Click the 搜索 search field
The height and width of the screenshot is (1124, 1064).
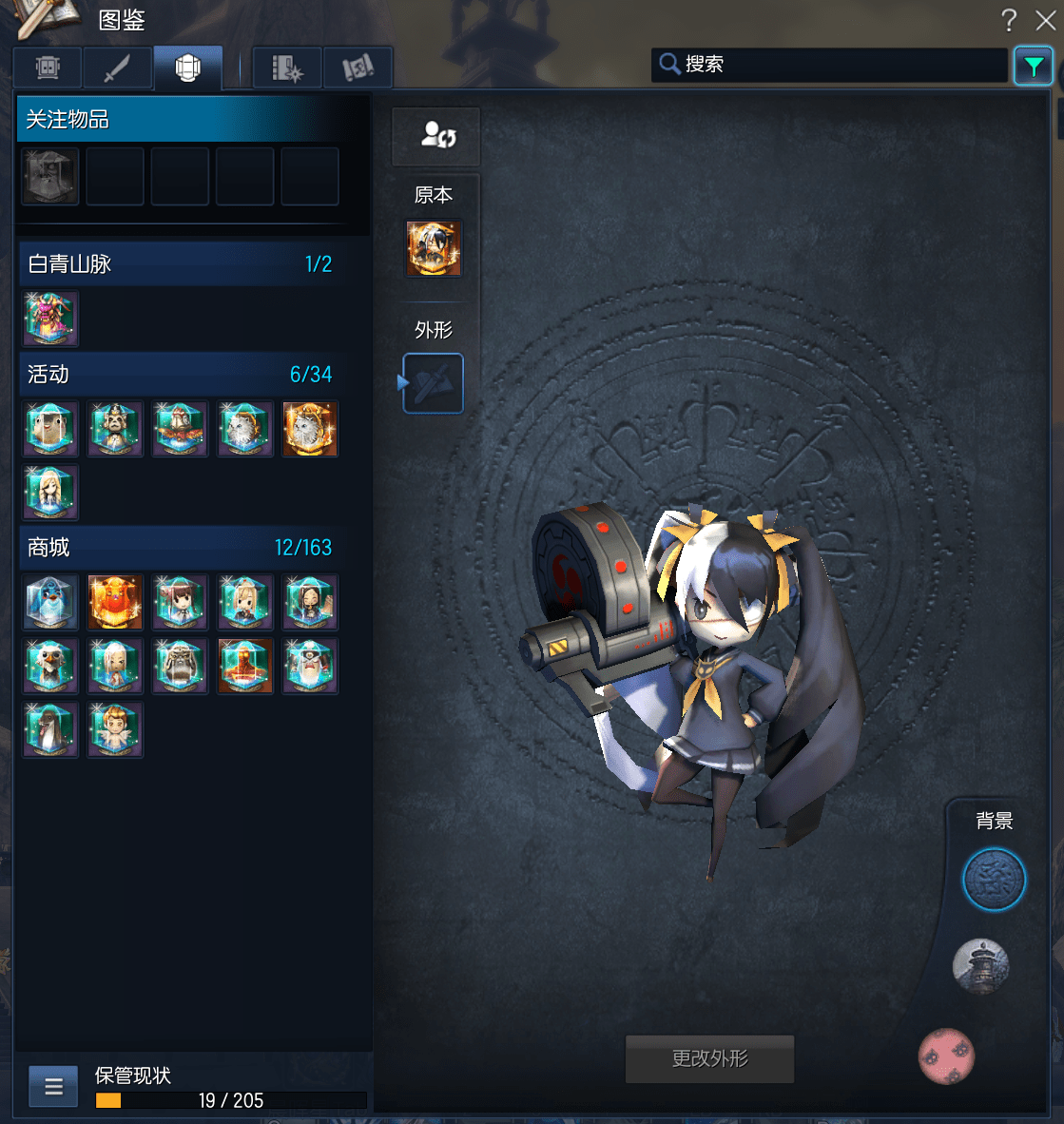tap(837, 65)
